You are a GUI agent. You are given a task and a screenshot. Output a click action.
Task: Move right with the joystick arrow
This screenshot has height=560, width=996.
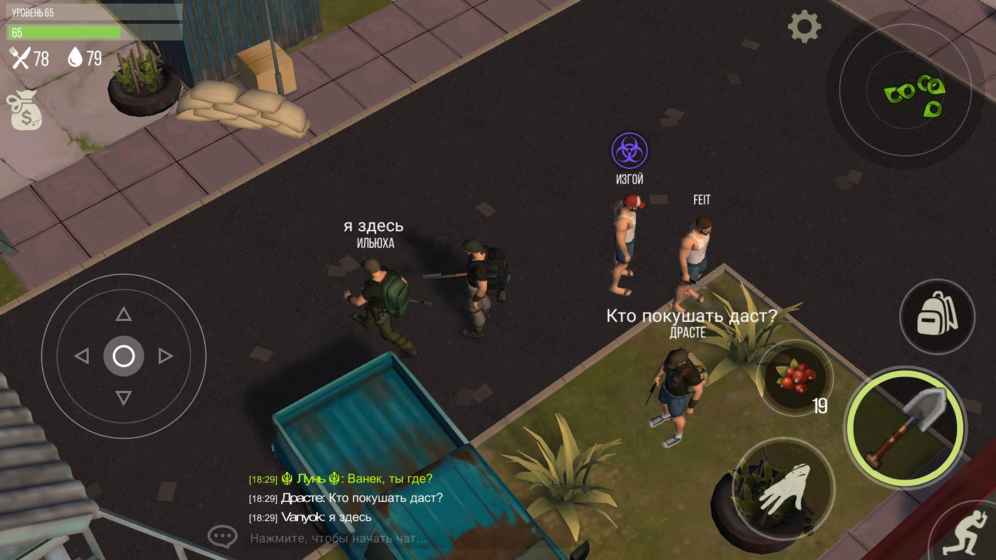pyautogui.click(x=165, y=356)
